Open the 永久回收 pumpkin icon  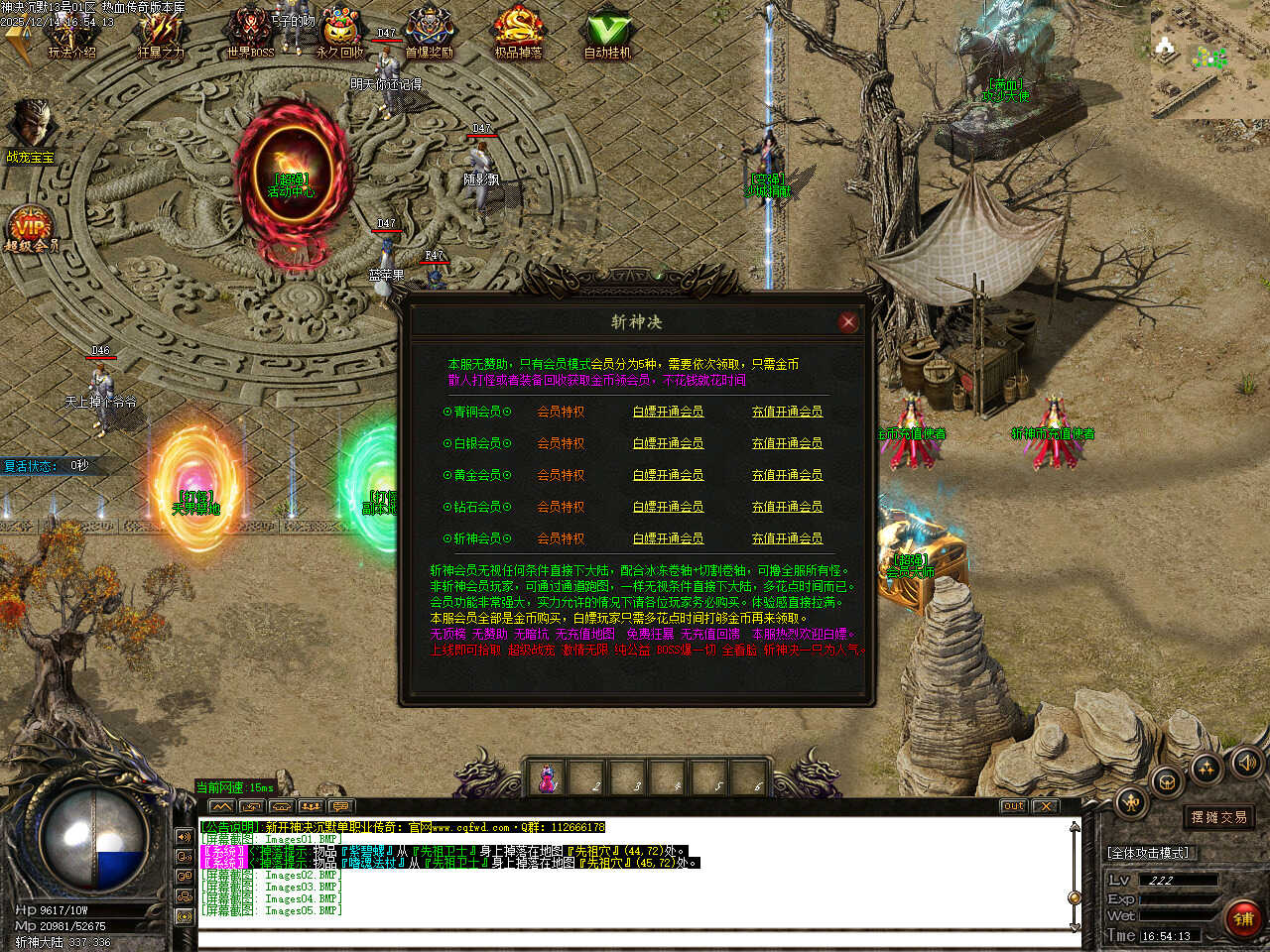pyautogui.click(x=339, y=35)
